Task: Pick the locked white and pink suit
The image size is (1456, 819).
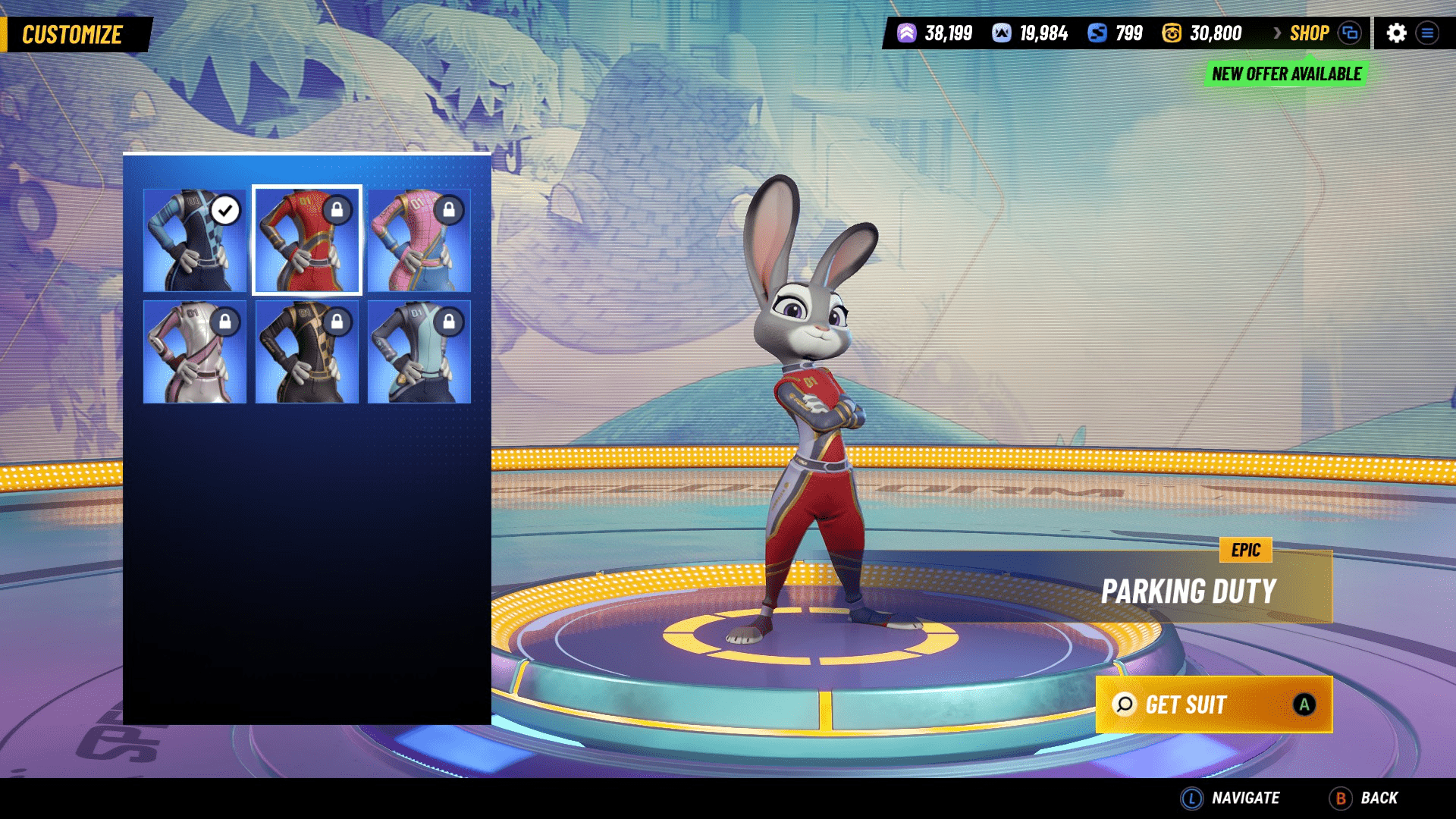Action: [x=195, y=352]
